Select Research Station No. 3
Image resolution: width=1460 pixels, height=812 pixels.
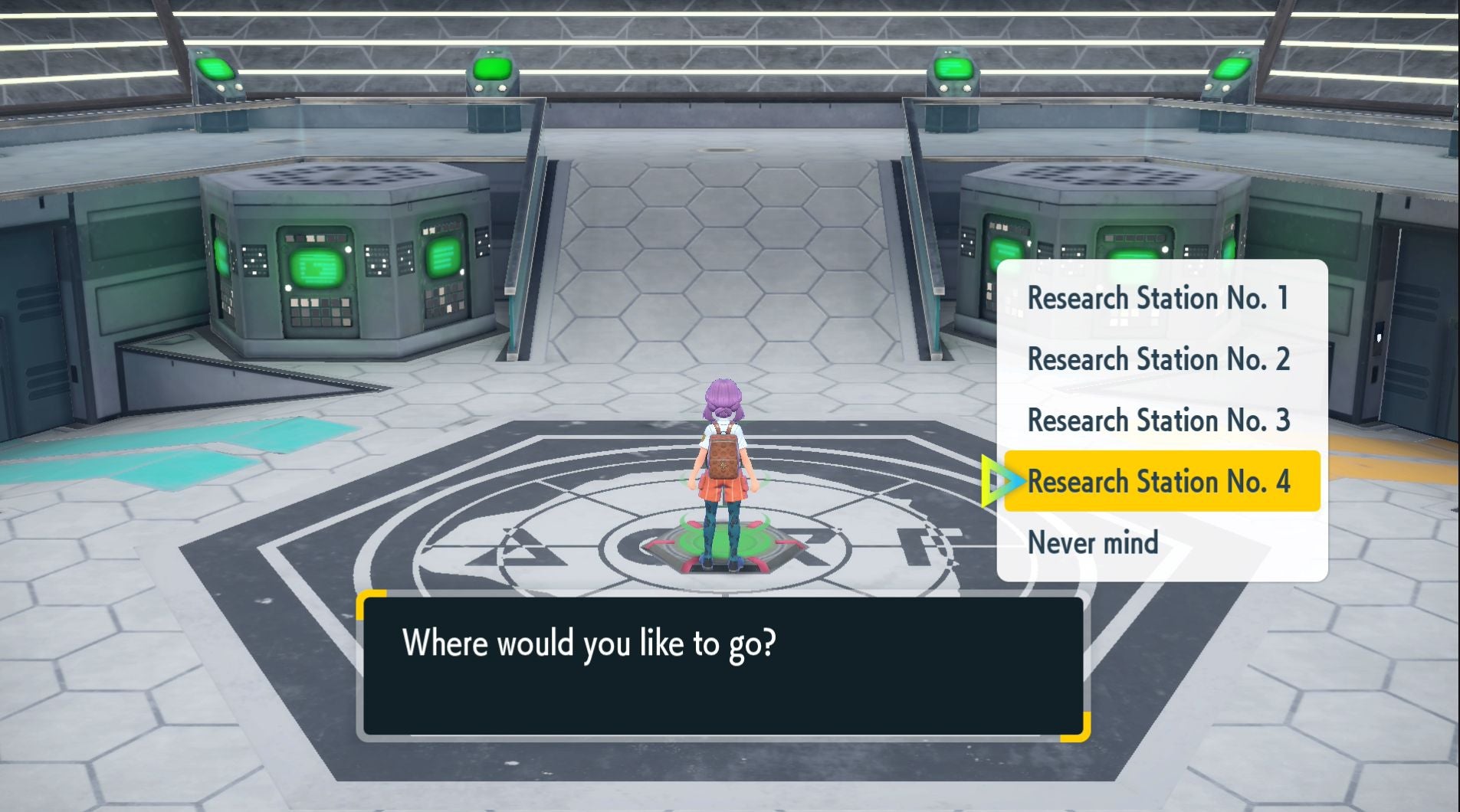click(x=1159, y=420)
